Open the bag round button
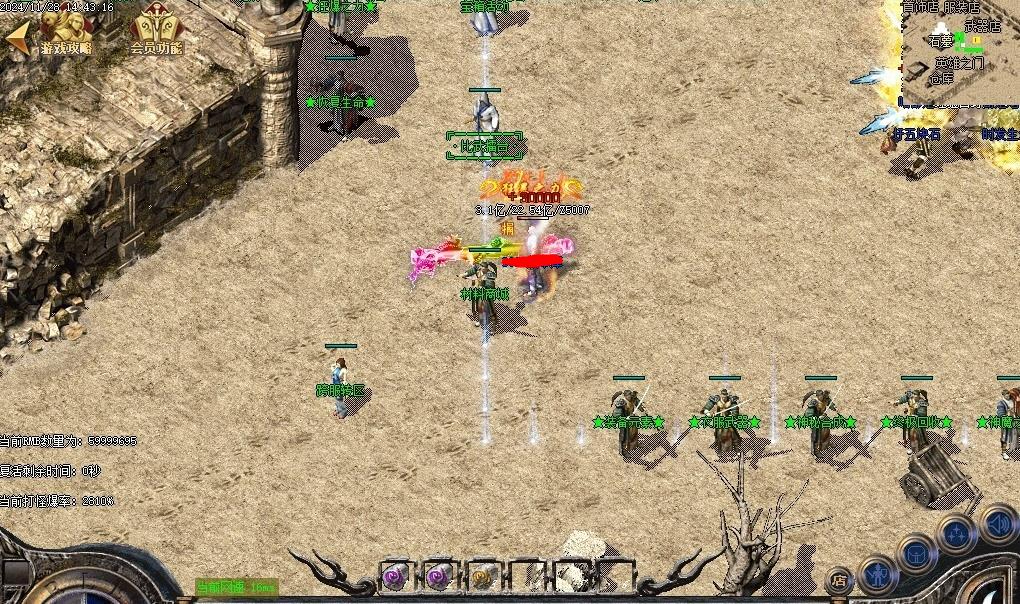This screenshot has width=1020, height=604. tap(916, 553)
